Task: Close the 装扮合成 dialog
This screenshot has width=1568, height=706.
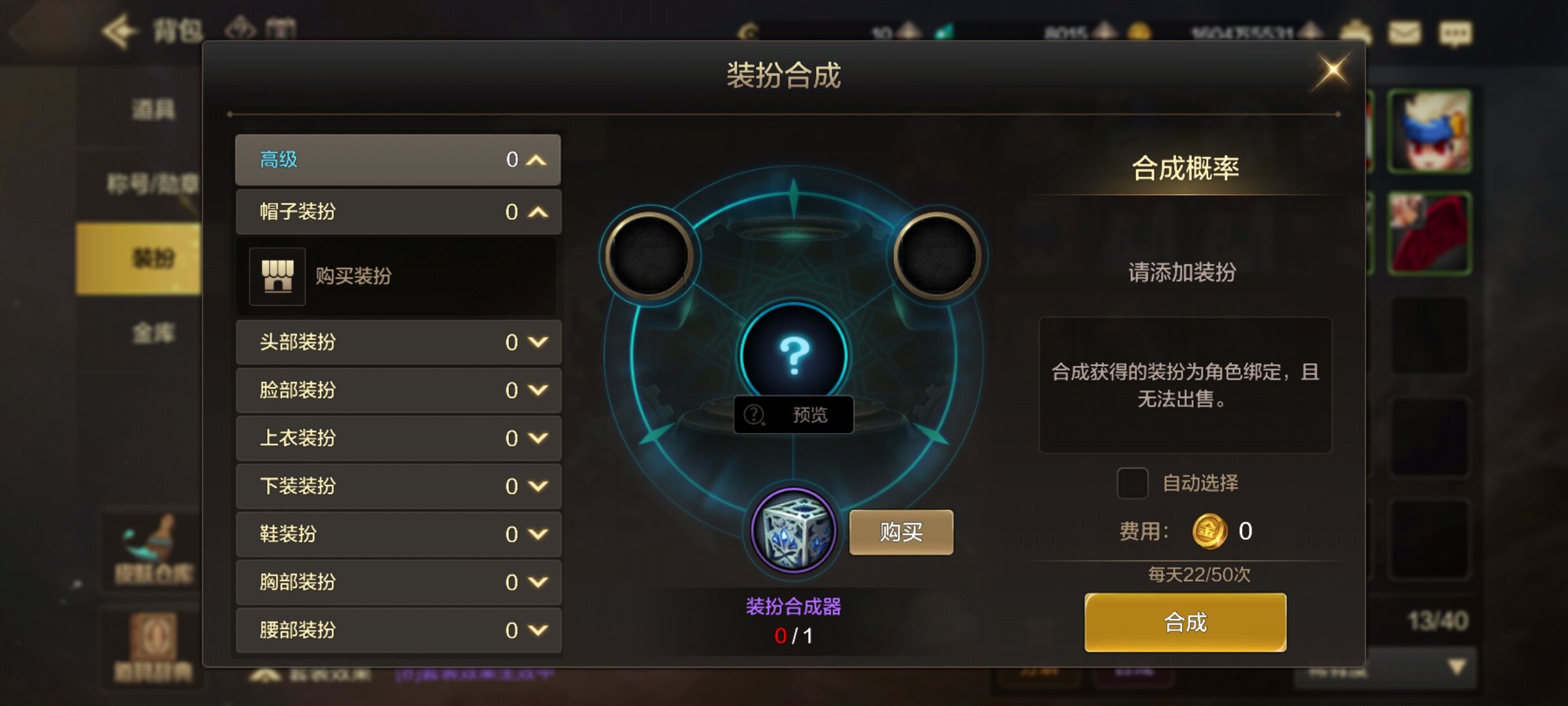Action: [x=1333, y=71]
